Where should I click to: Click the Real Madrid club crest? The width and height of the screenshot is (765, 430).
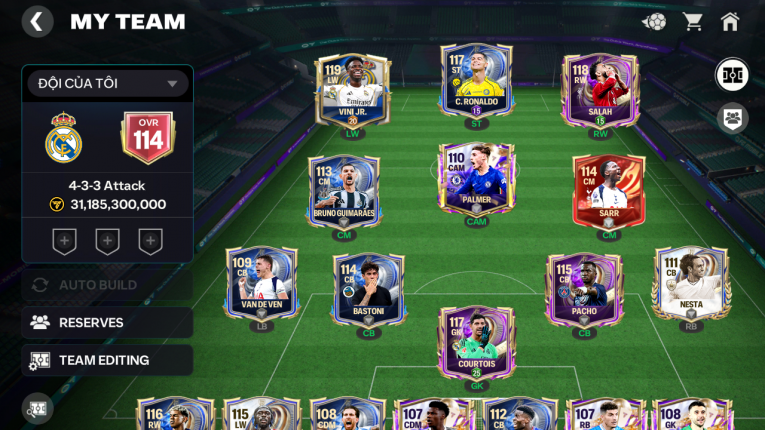click(63, 138)
